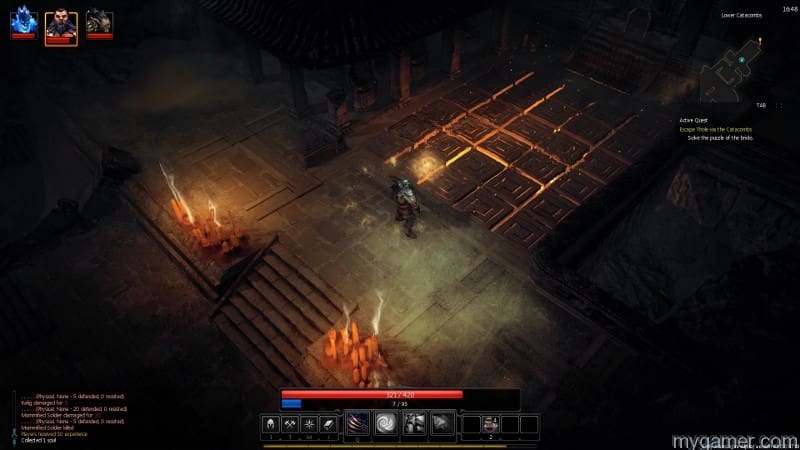The height and width of the screenshot is (450, 800).
Task: Click the starburst icon menu button
Action: pos(310,425)
